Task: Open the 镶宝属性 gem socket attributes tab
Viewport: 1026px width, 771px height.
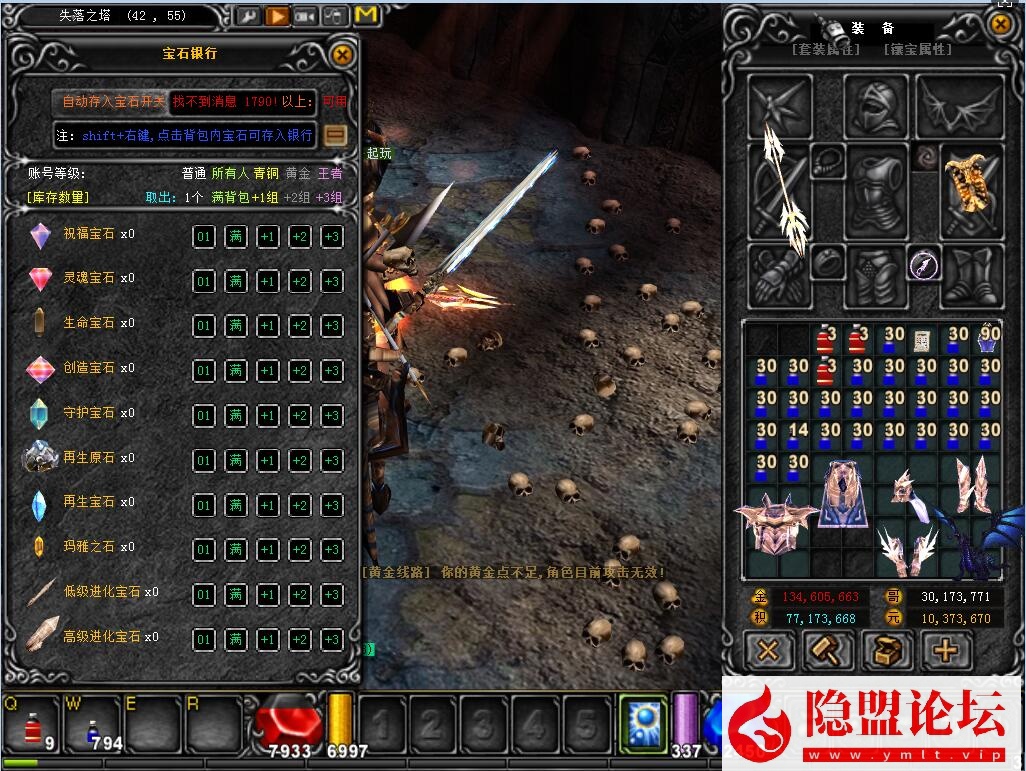Action: (917, 49)
